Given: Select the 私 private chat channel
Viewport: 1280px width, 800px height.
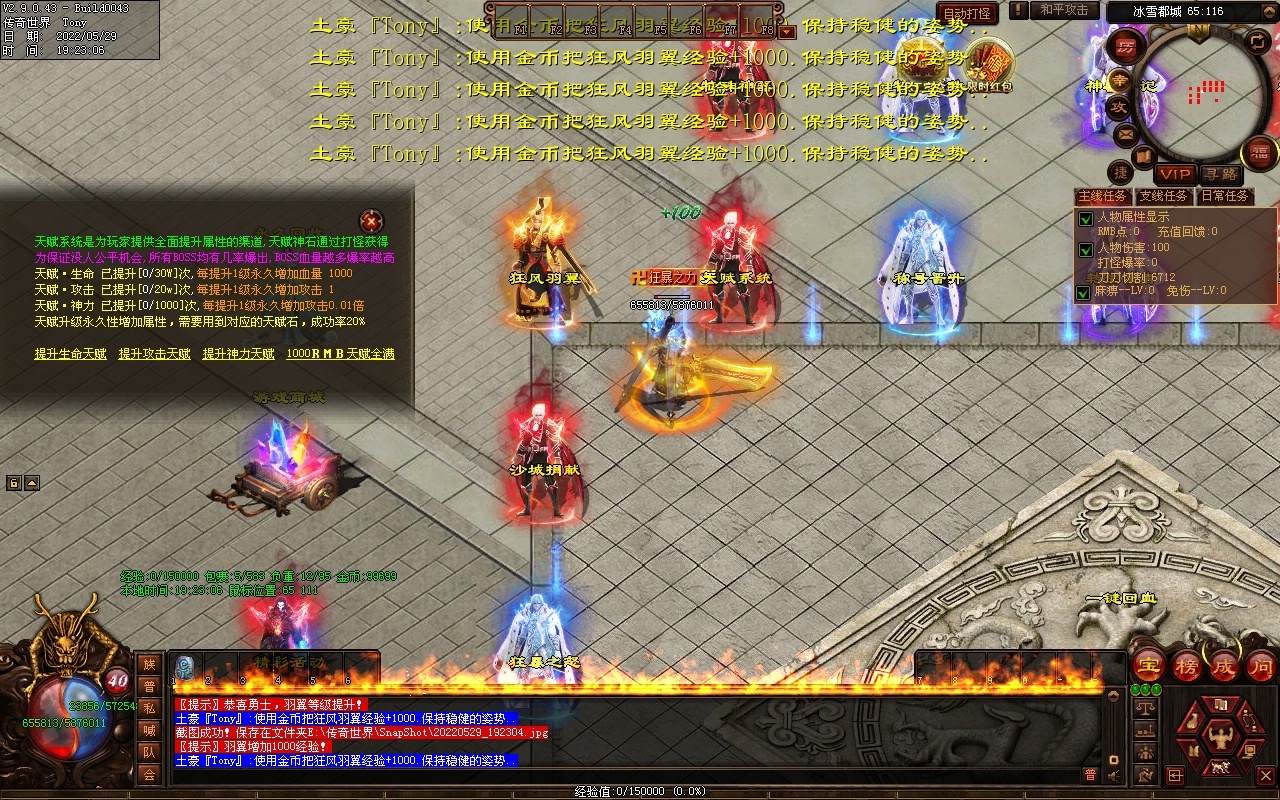Looking at the screenshot, I should click(149, 708).
